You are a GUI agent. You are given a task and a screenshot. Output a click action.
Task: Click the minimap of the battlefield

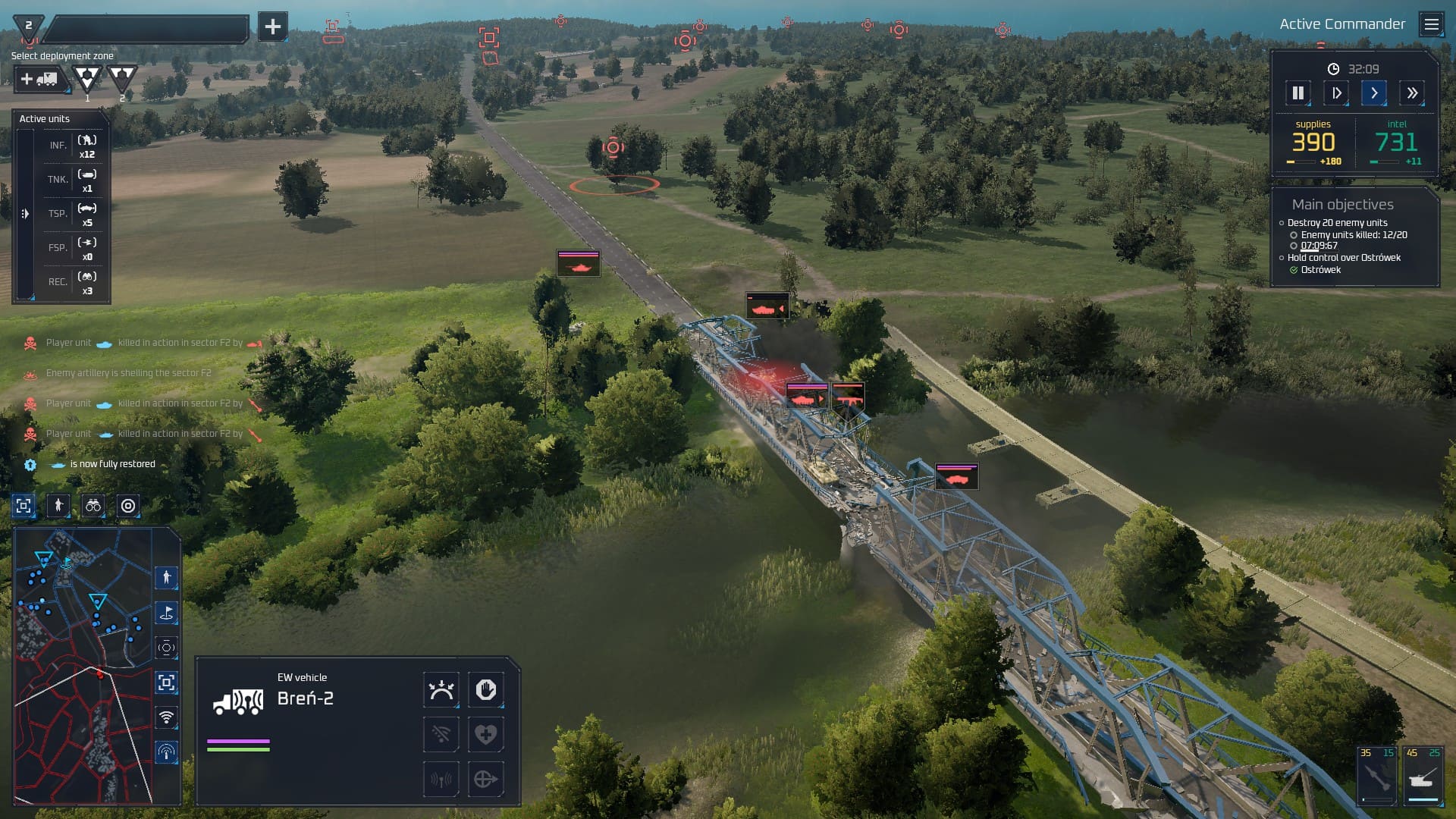pyautogui.click(x=83, y=666)
